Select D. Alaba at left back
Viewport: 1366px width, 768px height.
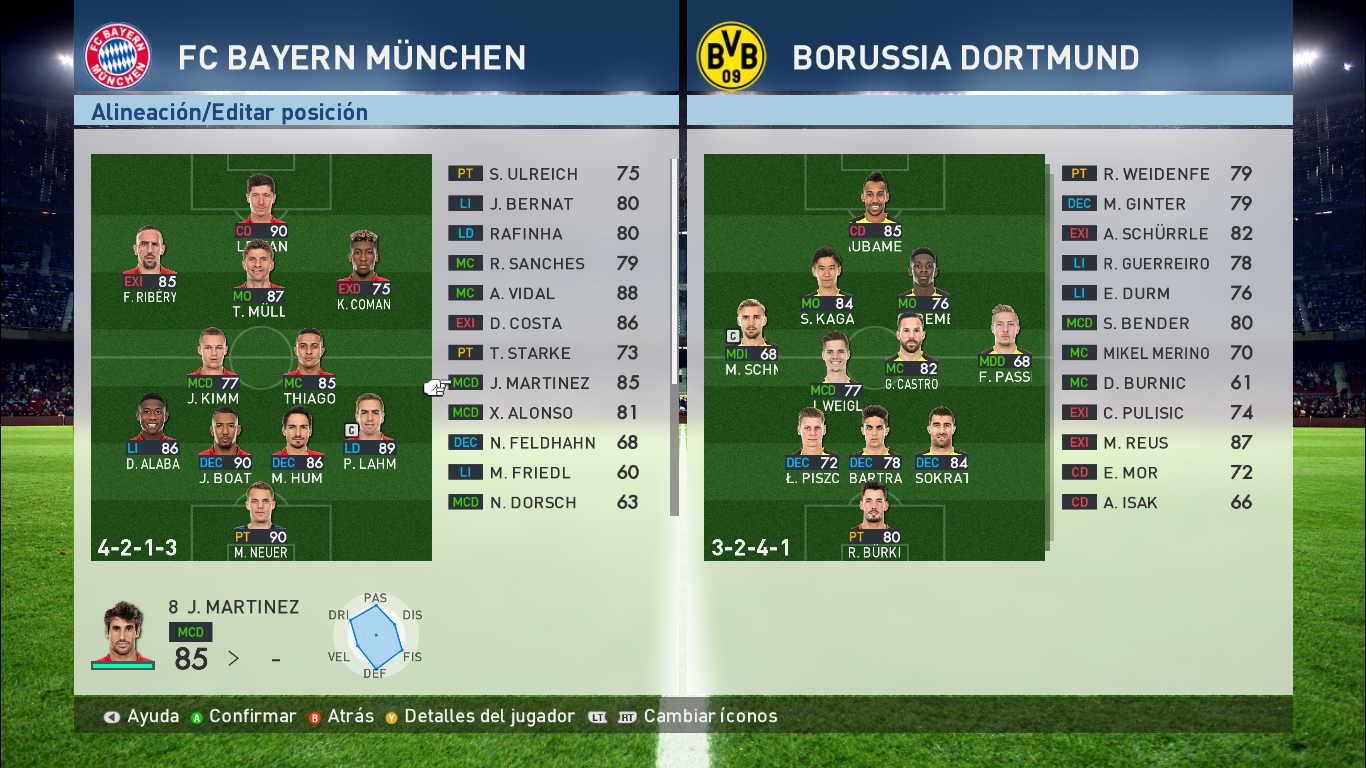(x=153, y=430)
